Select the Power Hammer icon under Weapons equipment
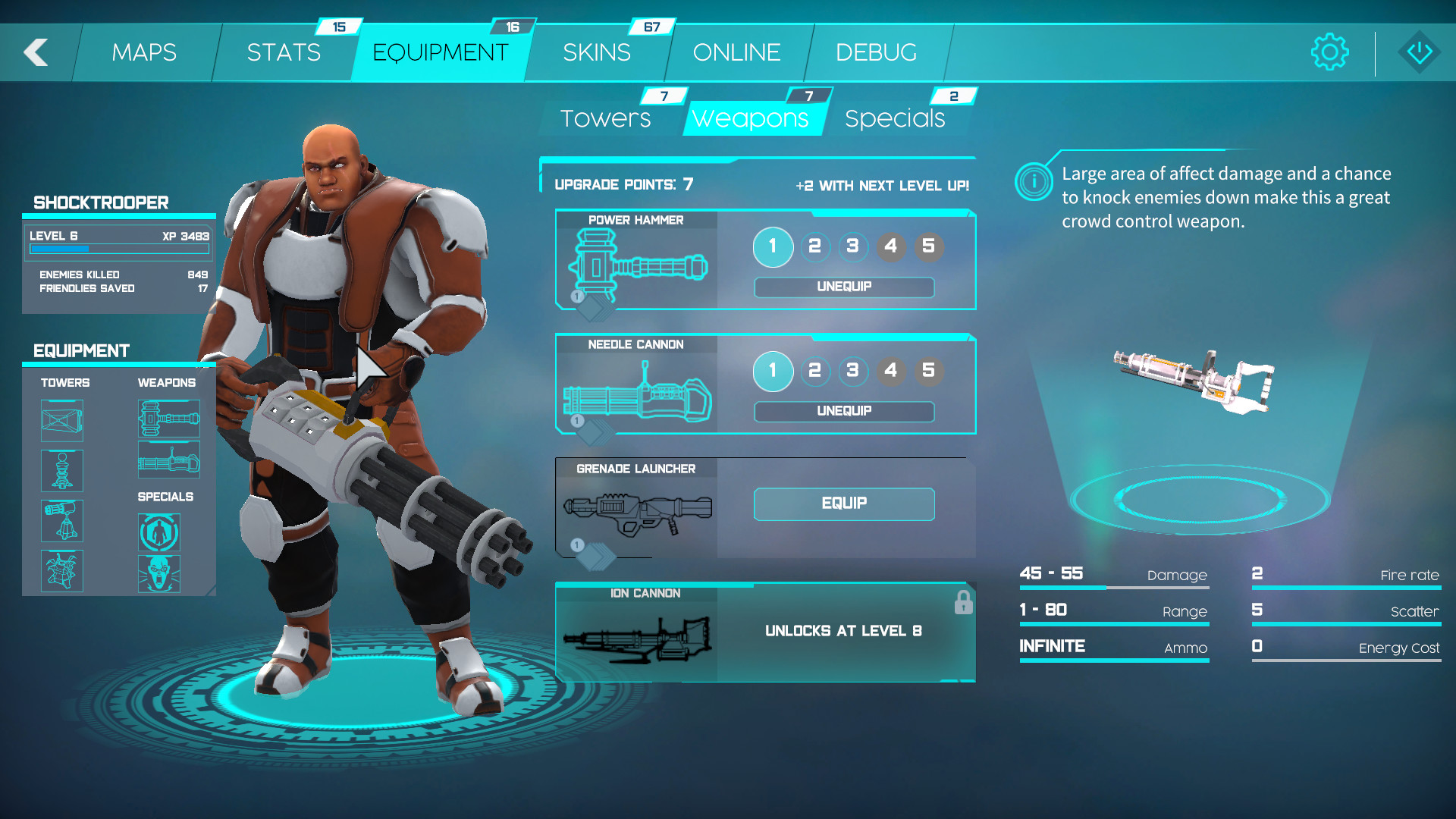 pyautogui.click(x=168, y=419)
